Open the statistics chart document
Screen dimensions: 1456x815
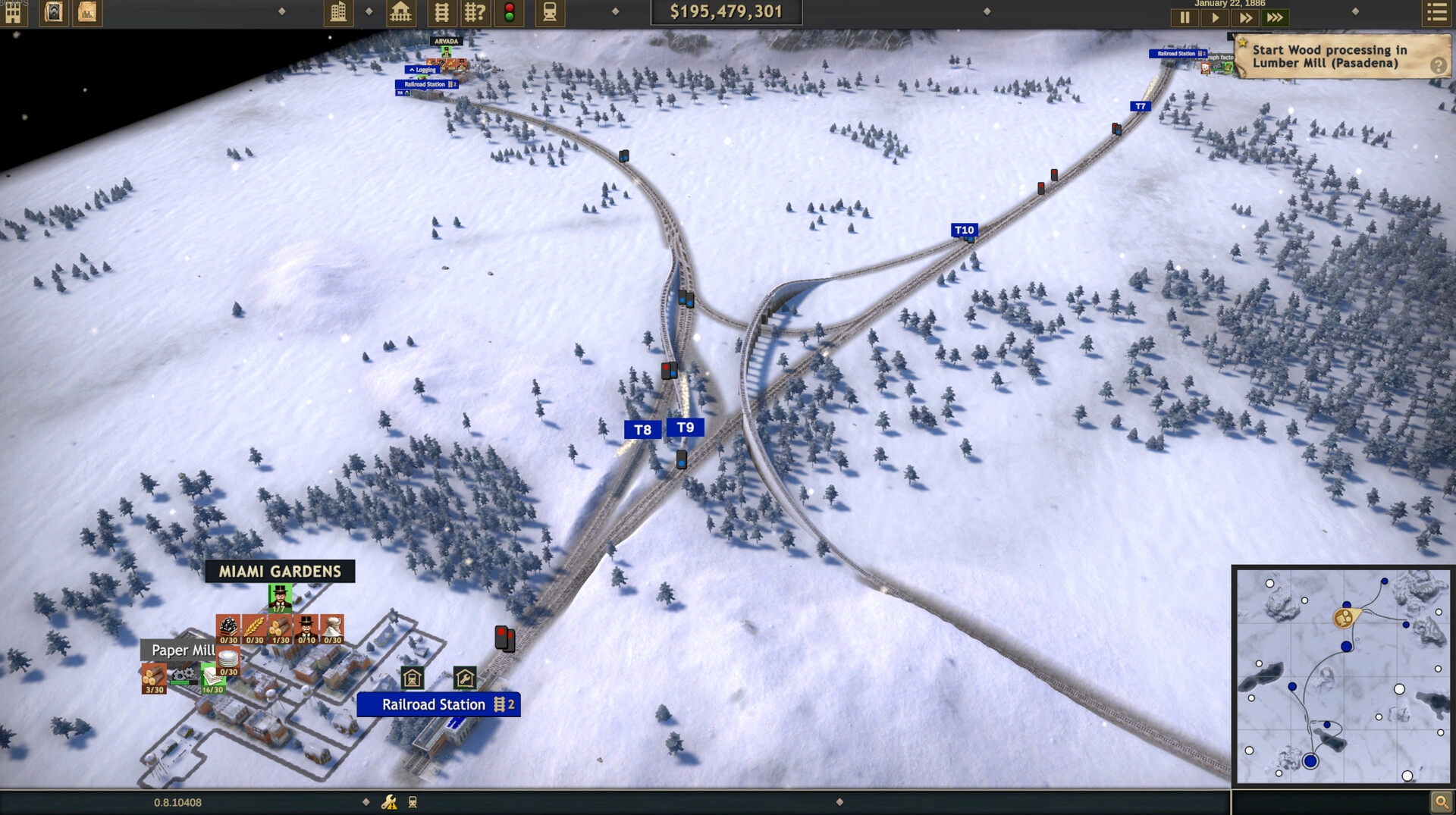87,12
